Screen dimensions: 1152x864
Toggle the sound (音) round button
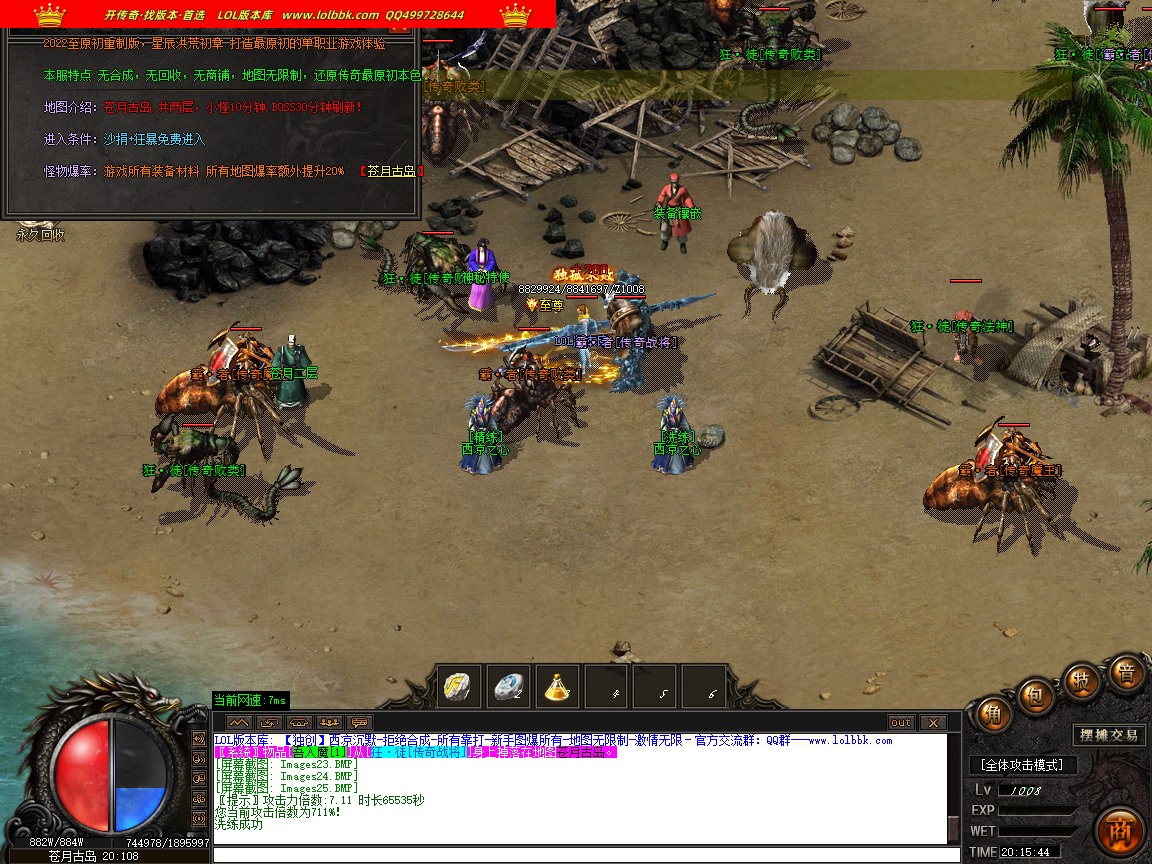click(1125, 674)
